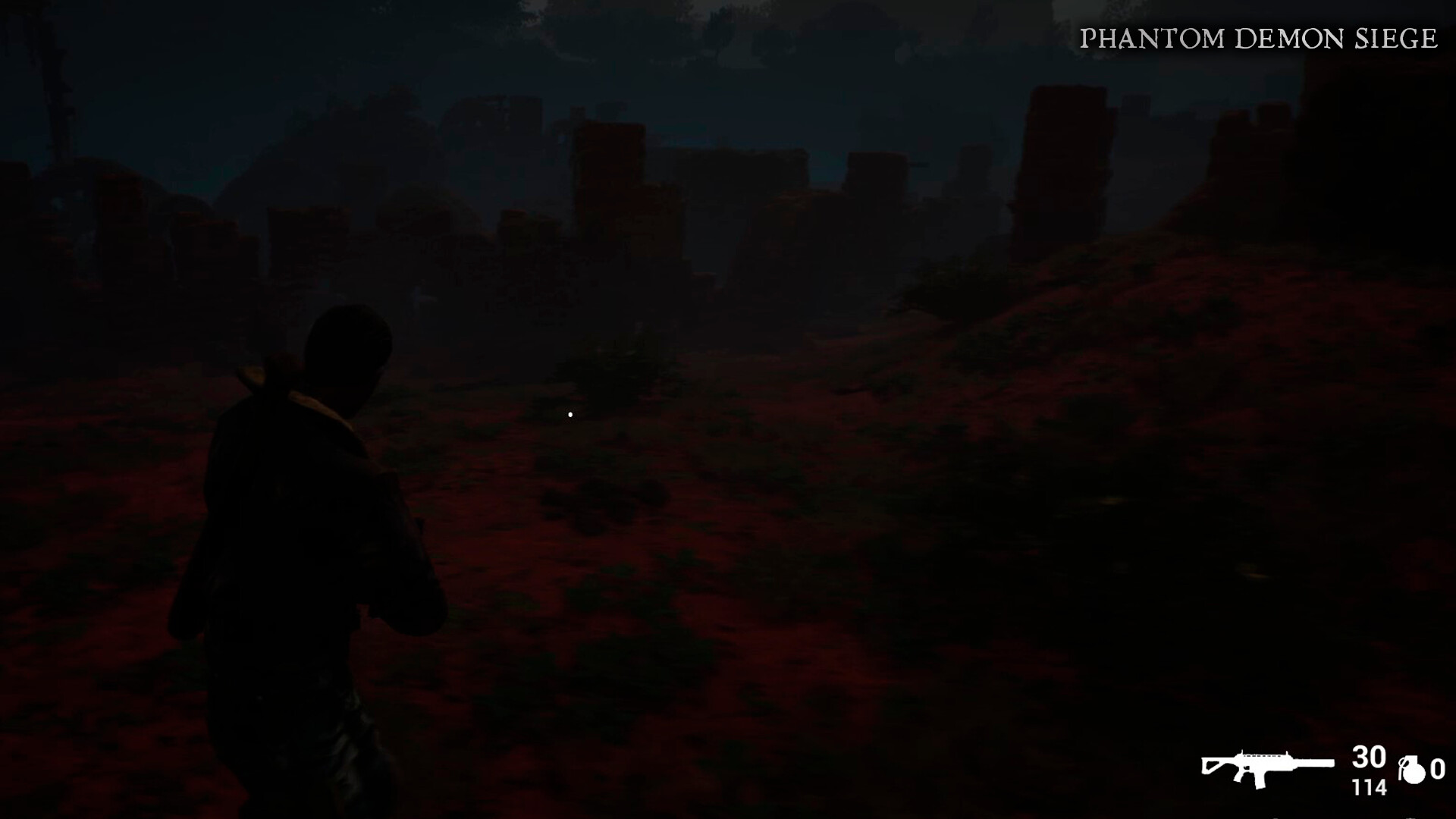1456x819 pixels.
Task: Click the reserve ammo number 114
Action: [1370, 786]
